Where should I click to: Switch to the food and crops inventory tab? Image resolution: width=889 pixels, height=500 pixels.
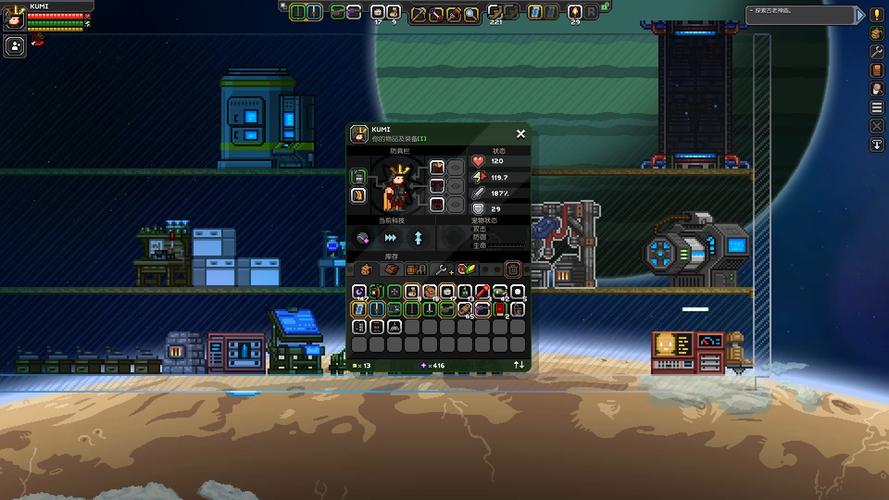tap(464, 269)
